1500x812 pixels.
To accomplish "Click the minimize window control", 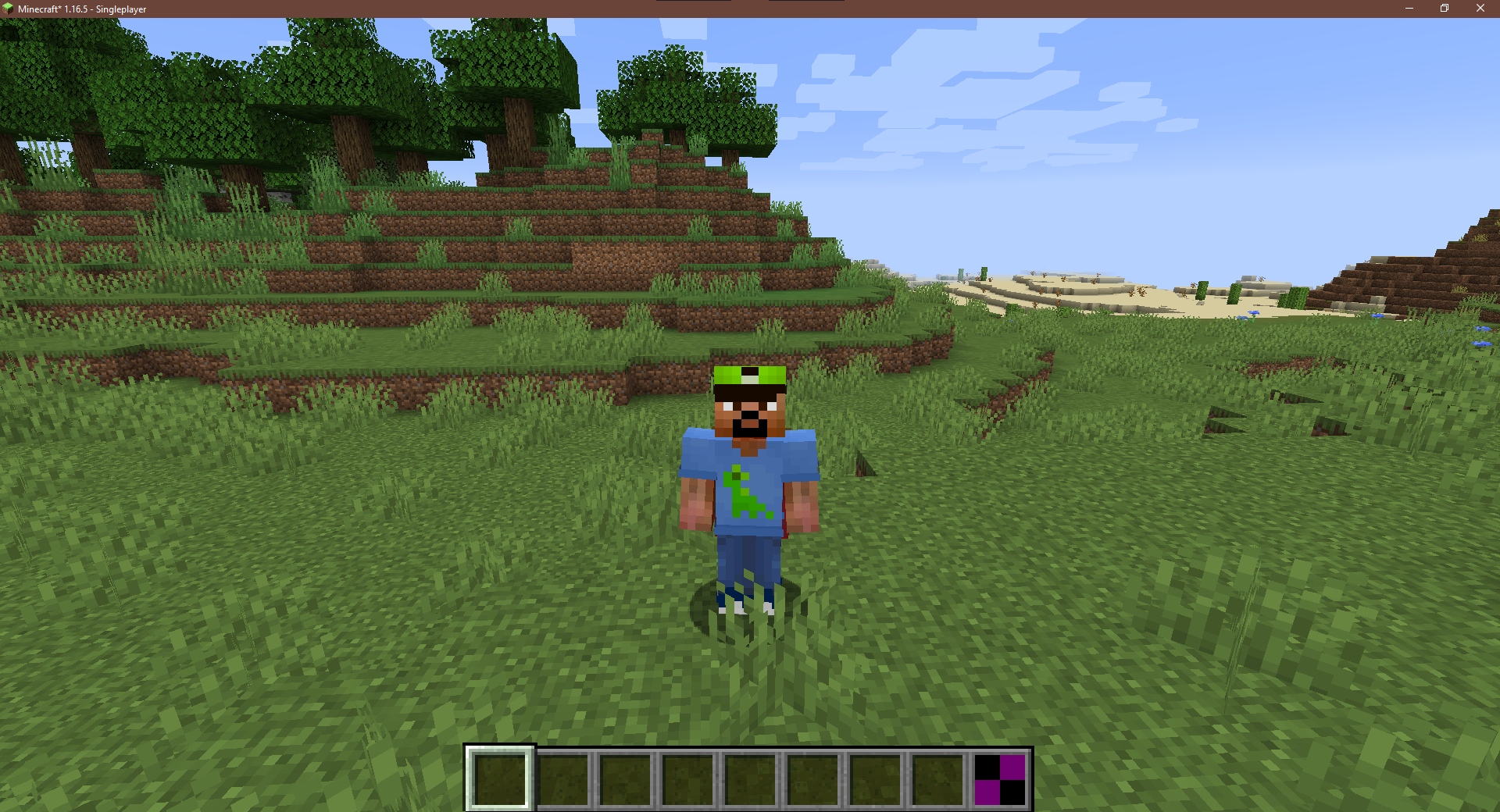I will (1409, 9).
